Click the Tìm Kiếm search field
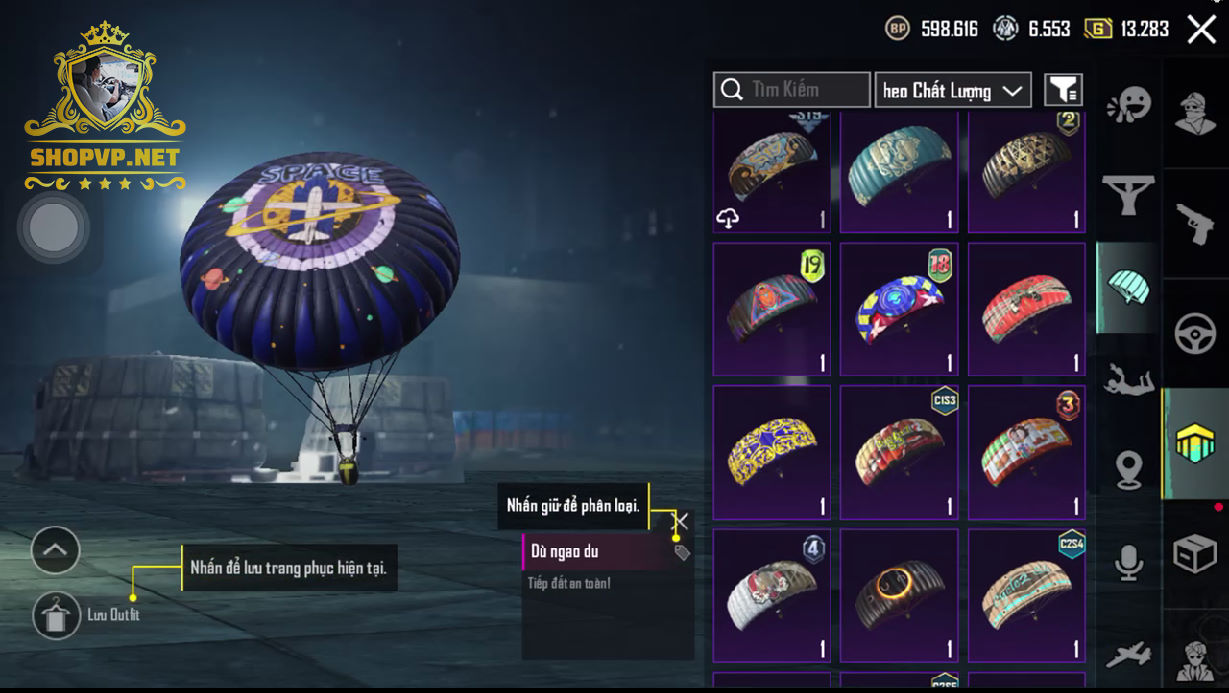This screenshot has width=1229, height=693. (x=792, y=90)
